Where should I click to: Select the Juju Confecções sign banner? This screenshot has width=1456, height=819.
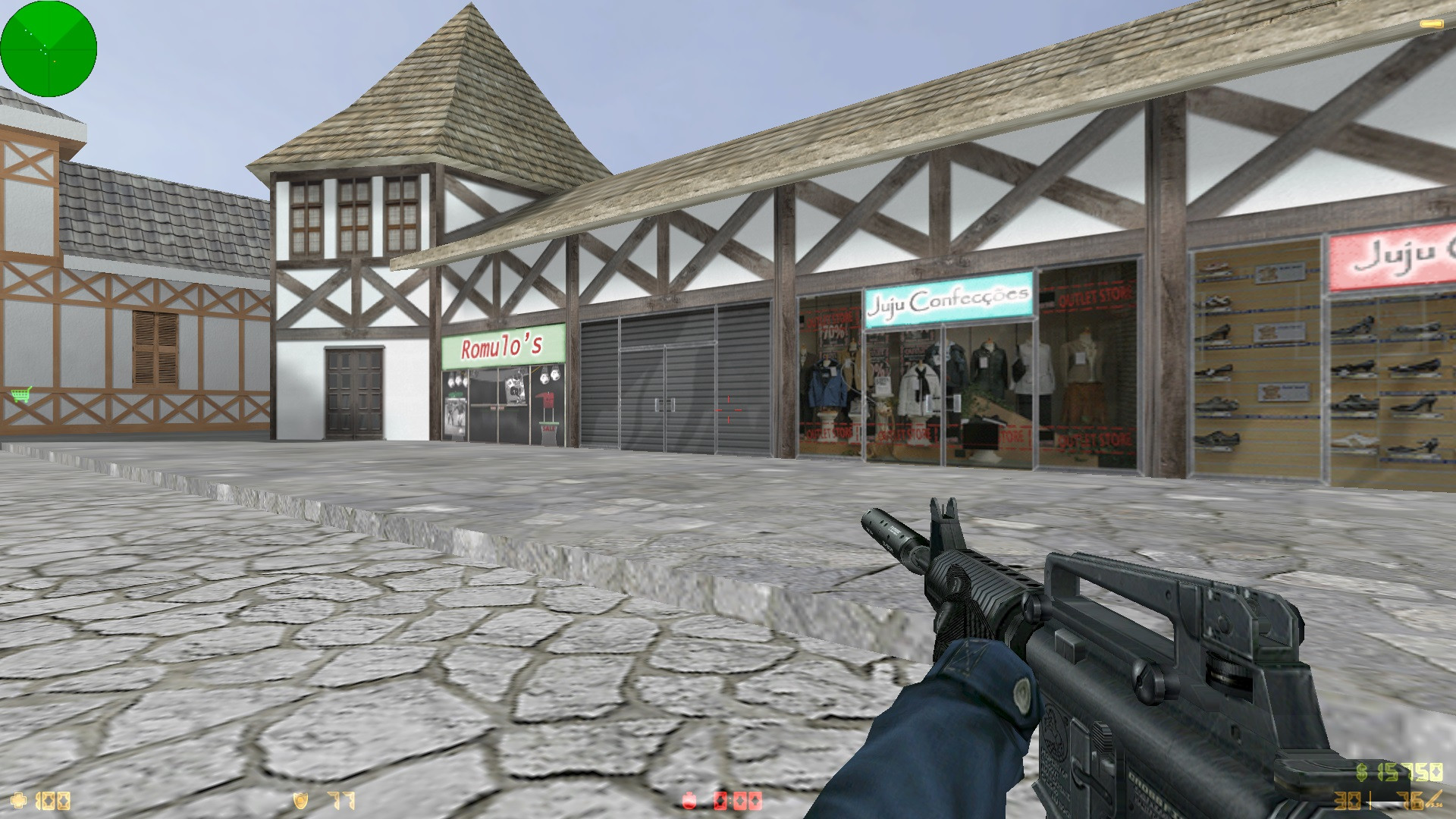tap(948, 300)
